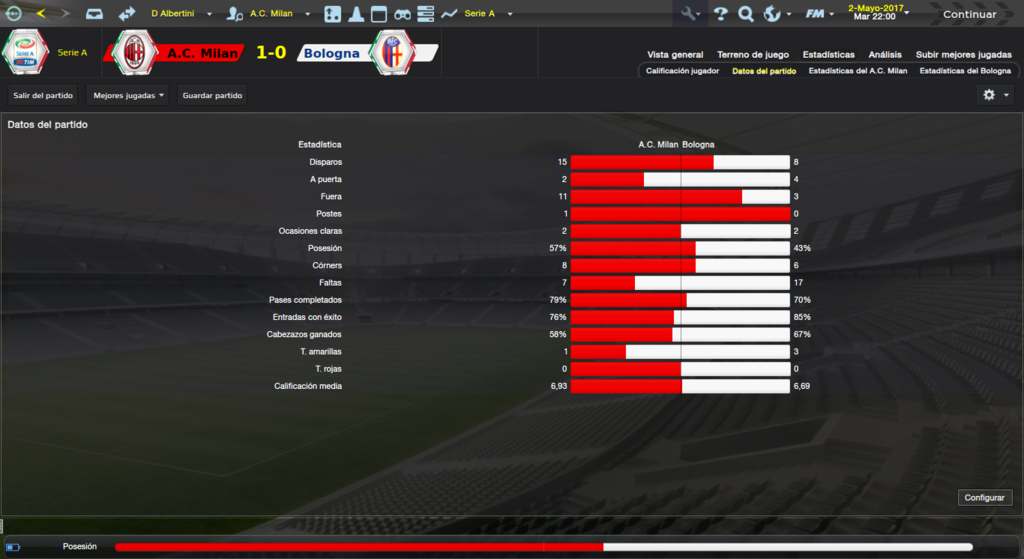Screen dimensions: 1024x559
Task: Open the gear settings dropdown
Action: 995,95
